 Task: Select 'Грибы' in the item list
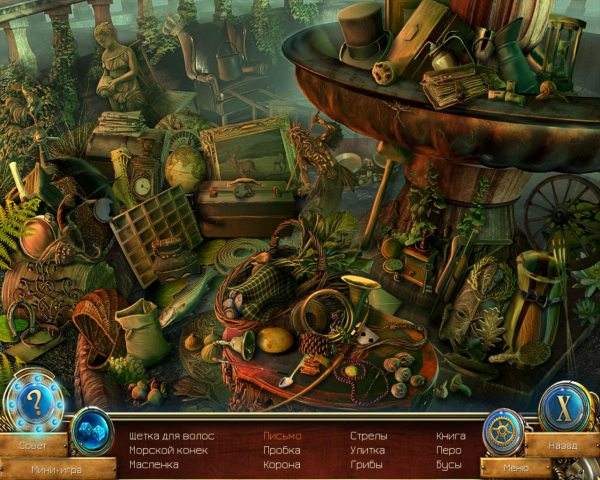(x=367, y=465)
